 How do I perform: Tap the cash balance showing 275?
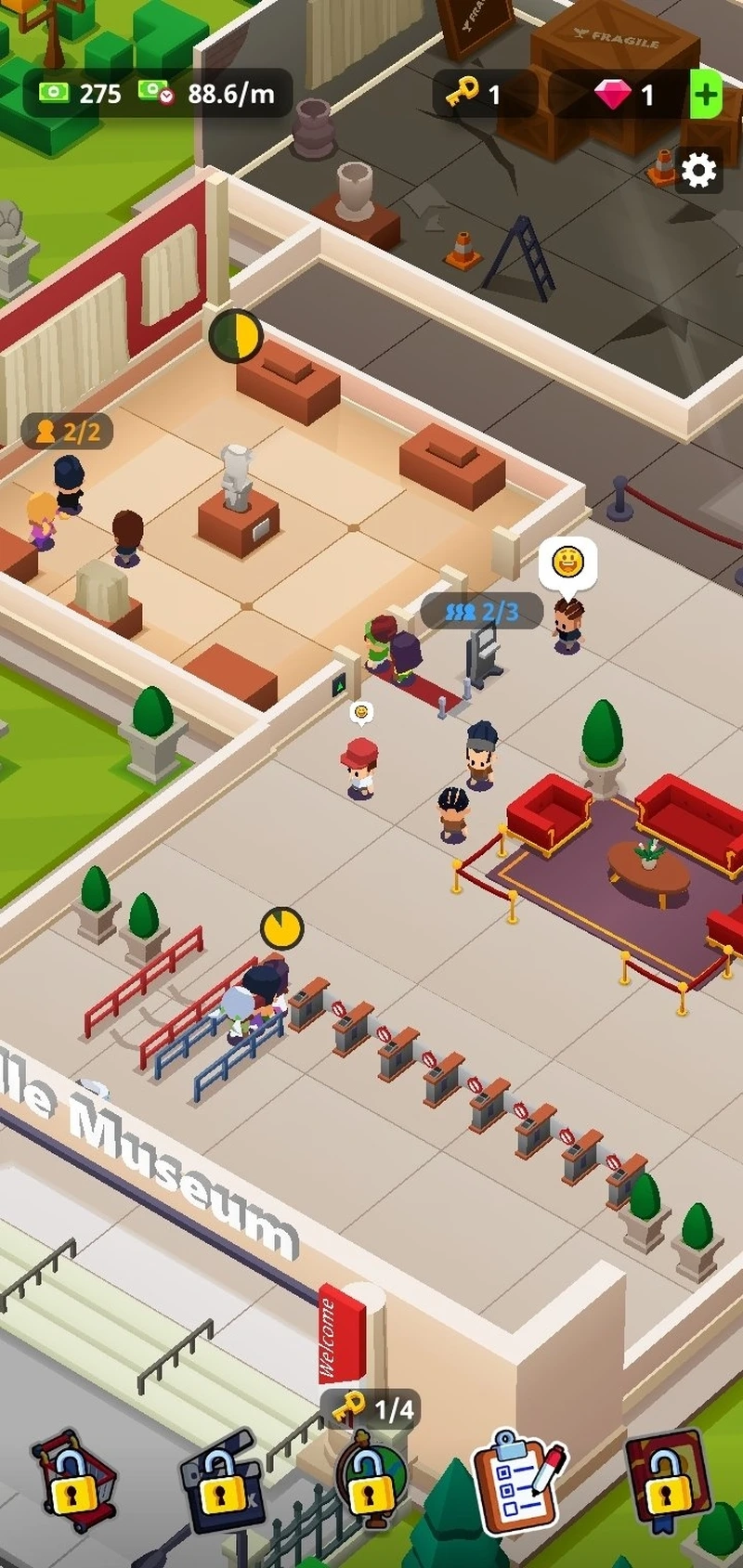coord(81,93)
